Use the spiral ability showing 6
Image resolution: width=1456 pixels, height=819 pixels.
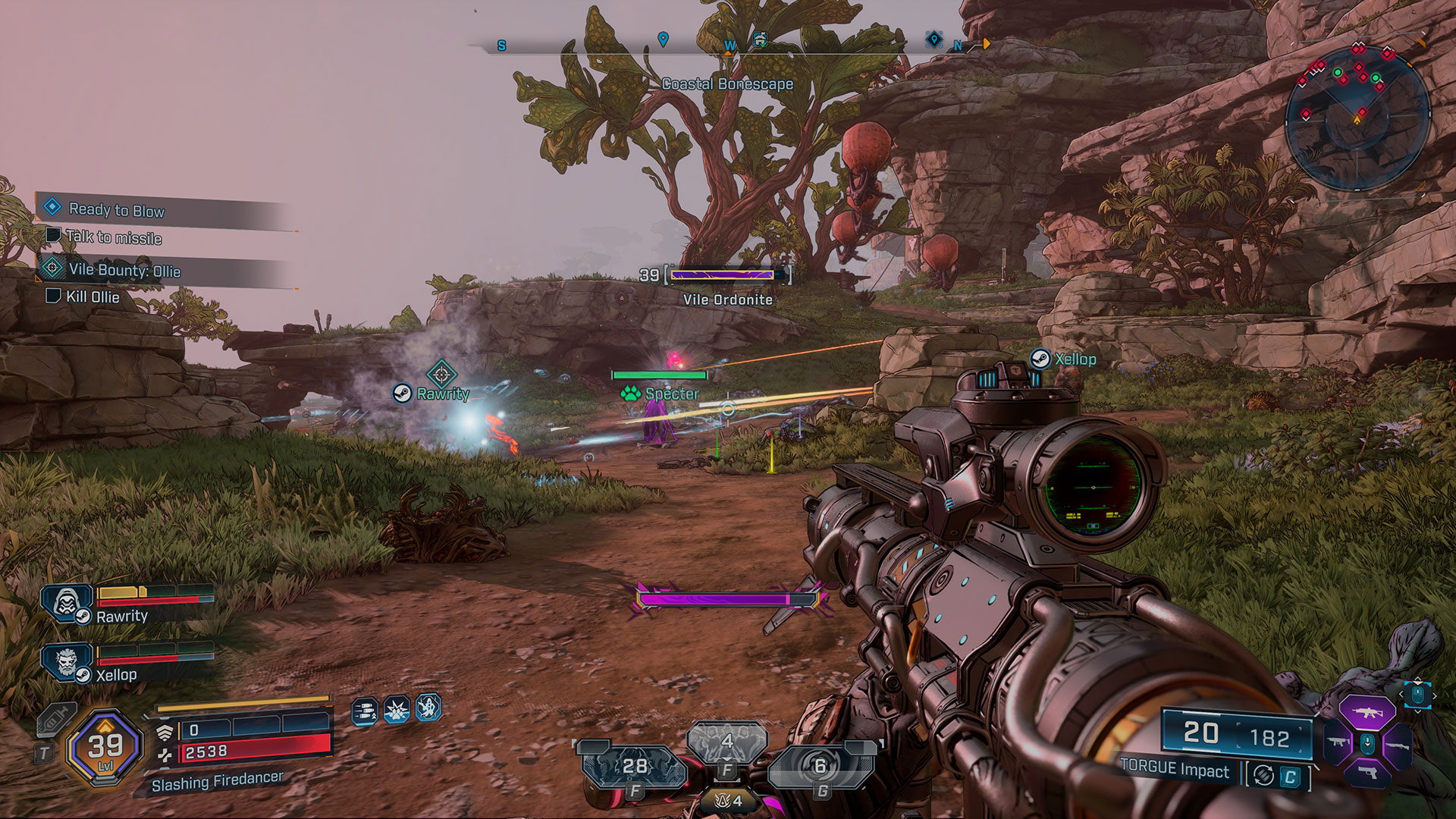point(820,767)
